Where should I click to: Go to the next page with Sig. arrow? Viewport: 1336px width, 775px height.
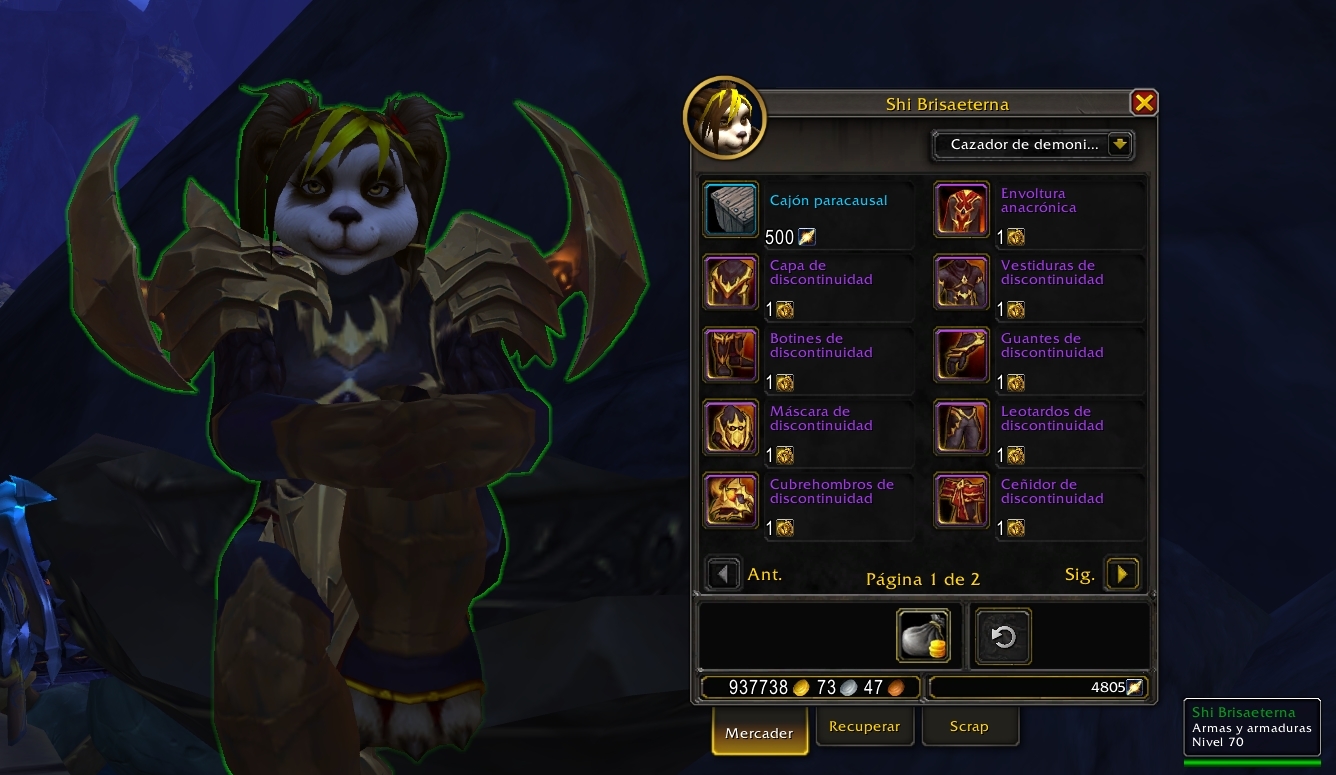(1122, 574)
